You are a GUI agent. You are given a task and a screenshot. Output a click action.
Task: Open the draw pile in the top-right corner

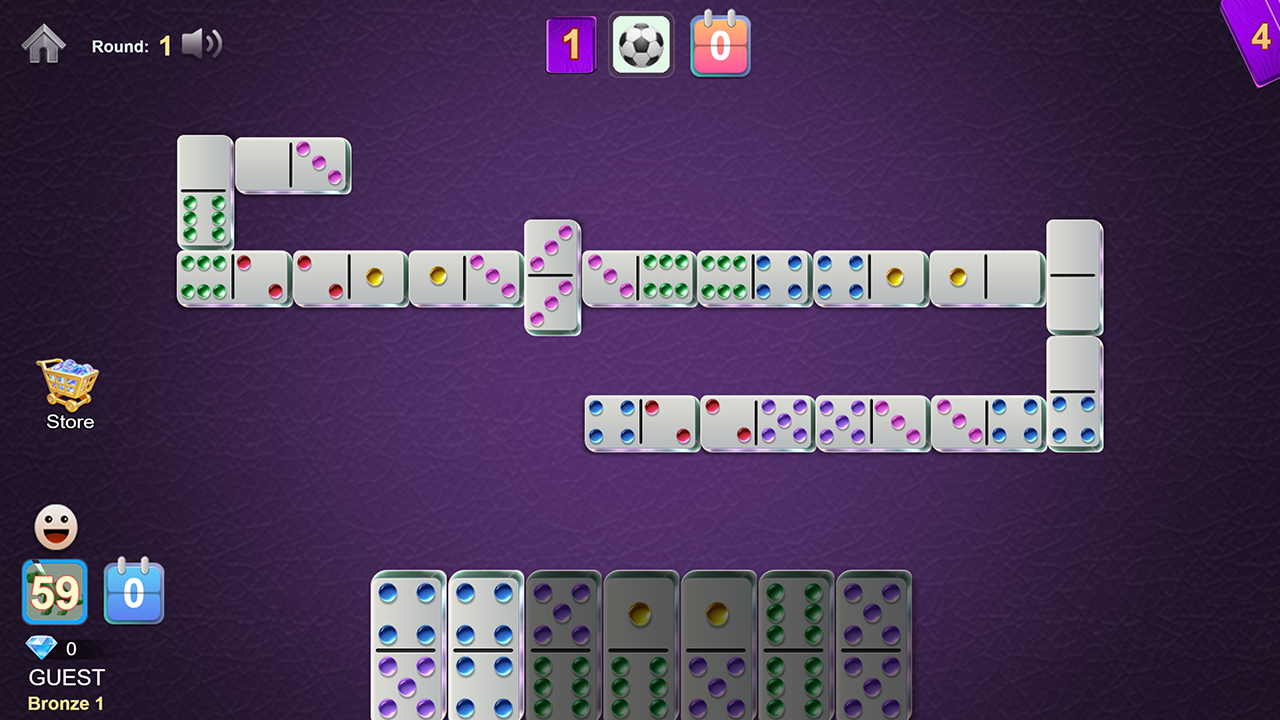[1258, 38]
